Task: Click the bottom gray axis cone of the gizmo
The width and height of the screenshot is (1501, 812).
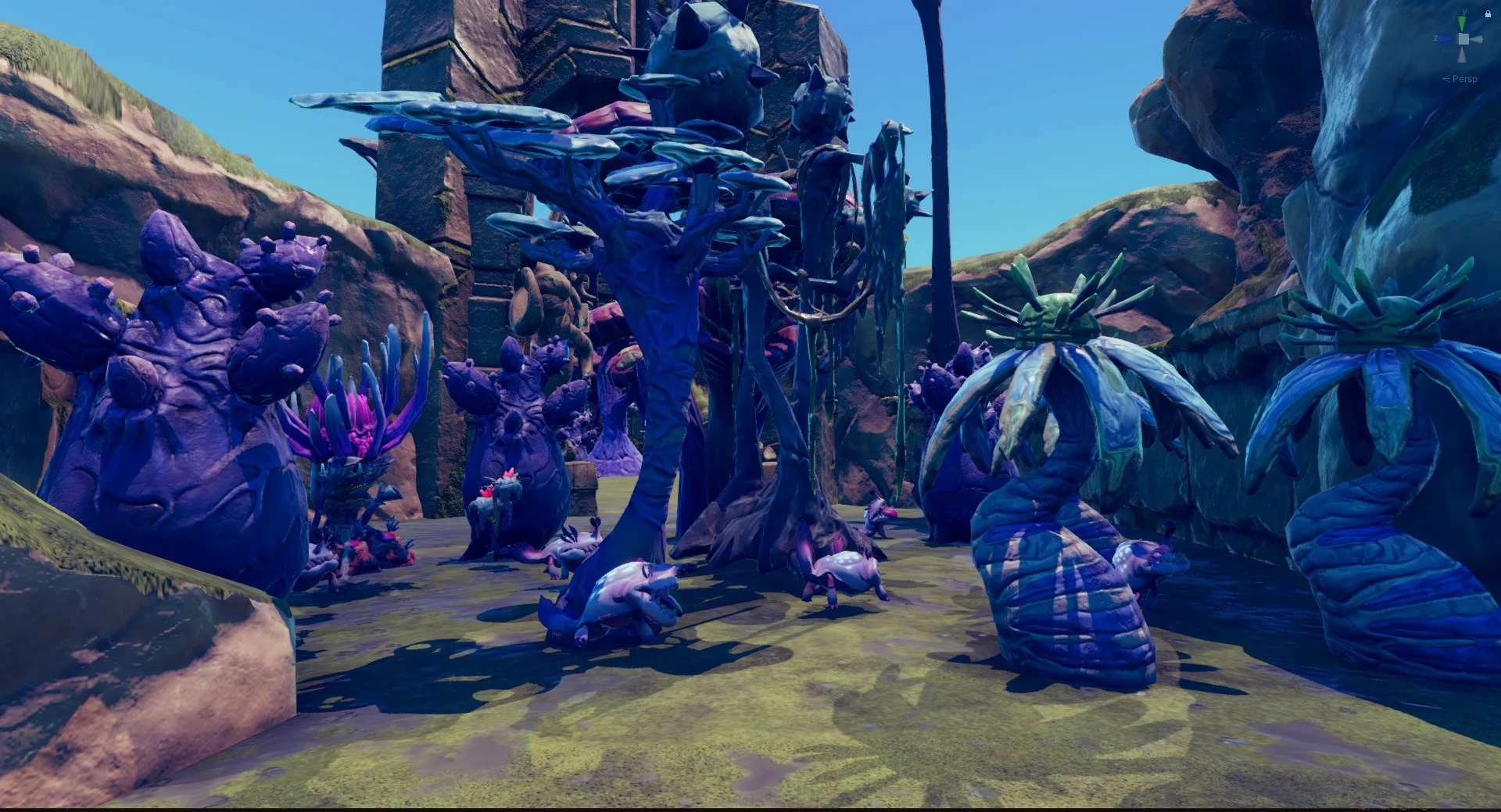Action: pos(1462,55)
